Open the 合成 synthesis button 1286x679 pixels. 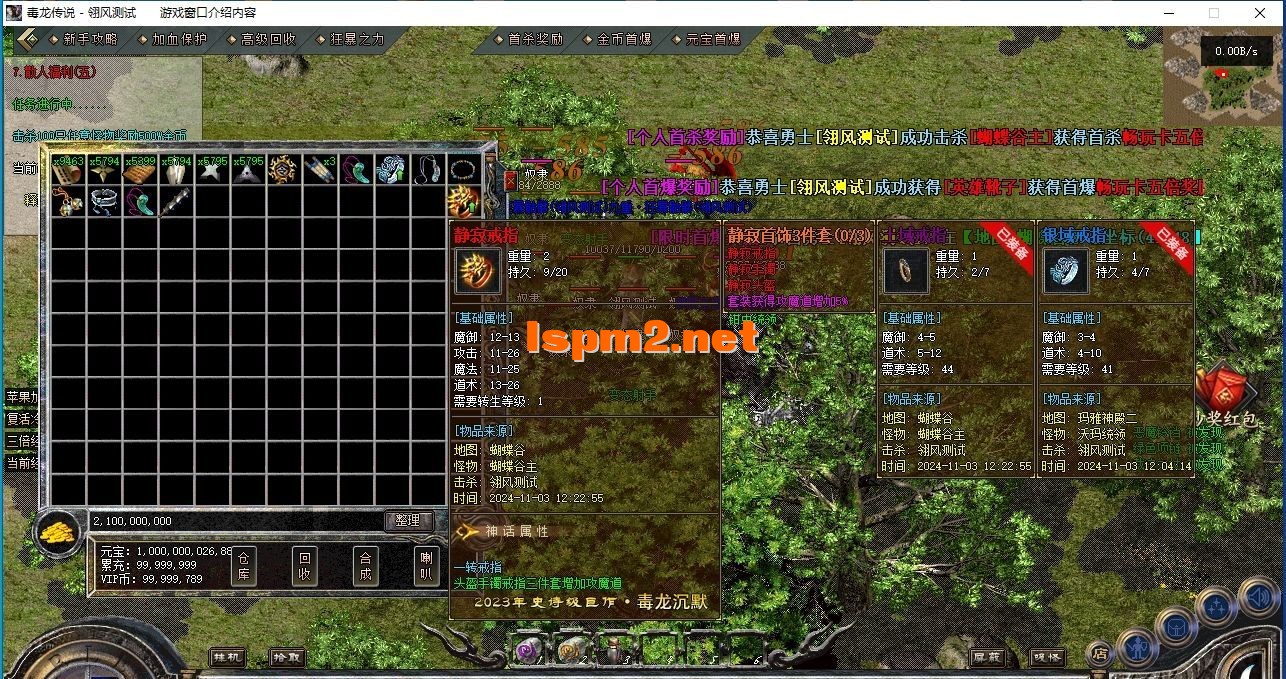coord(366,567)
